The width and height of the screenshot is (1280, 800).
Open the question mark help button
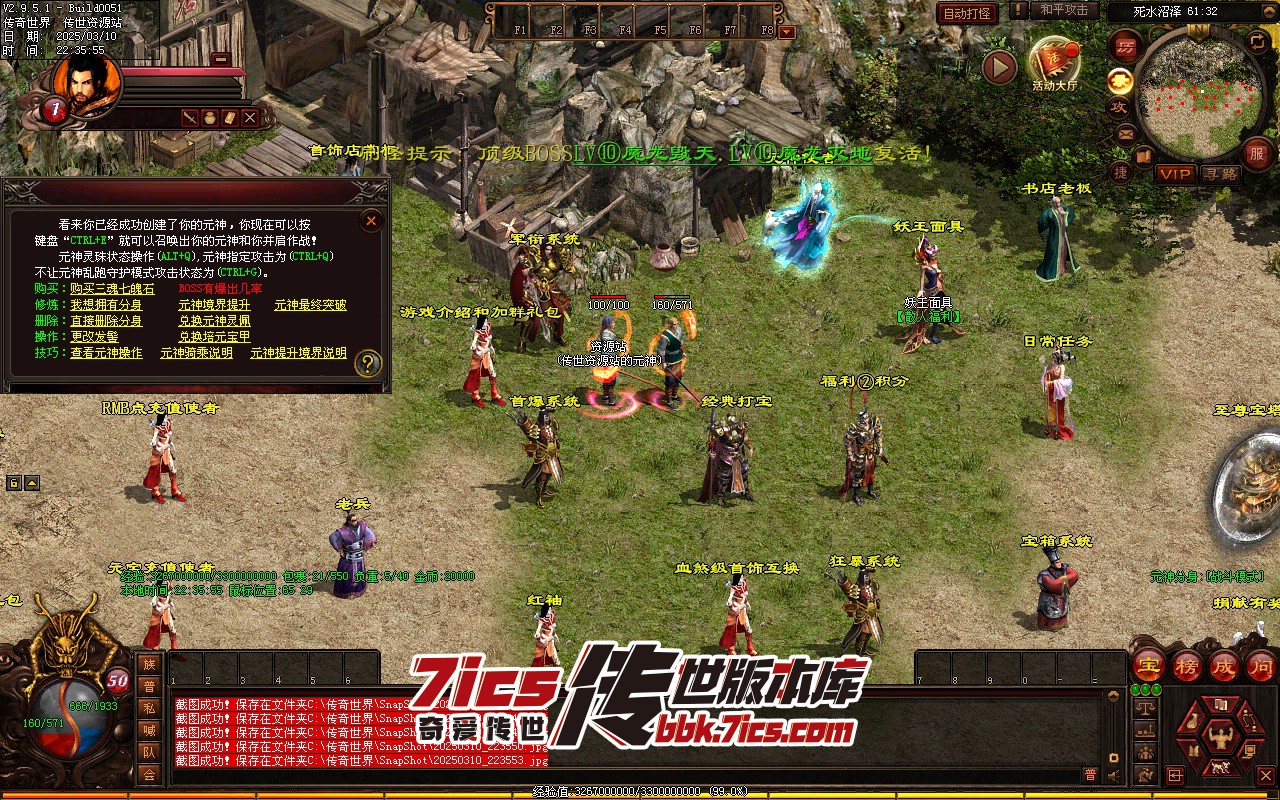pos(368,362)
